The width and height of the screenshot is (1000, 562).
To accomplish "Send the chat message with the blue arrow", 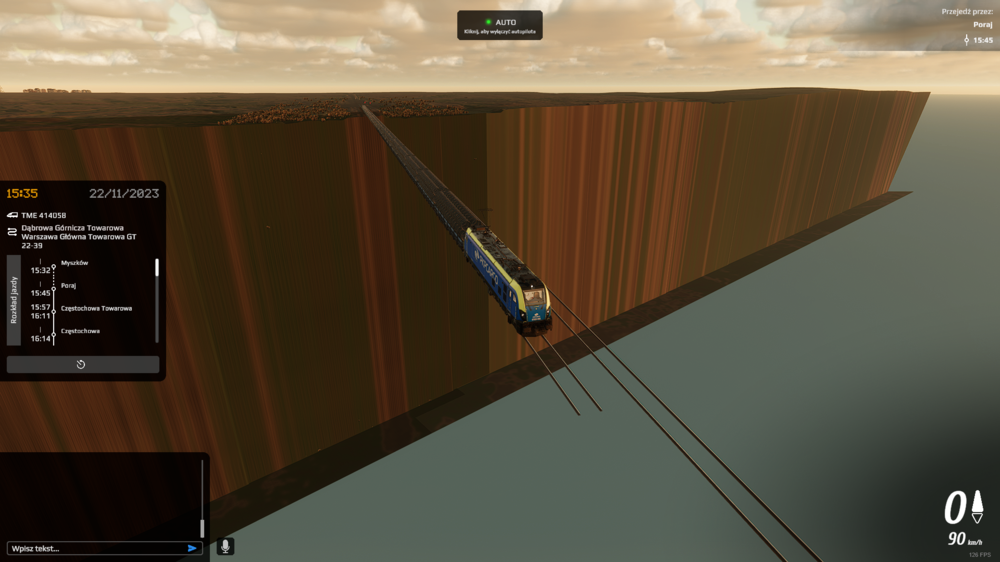I will tap(192, 548).
